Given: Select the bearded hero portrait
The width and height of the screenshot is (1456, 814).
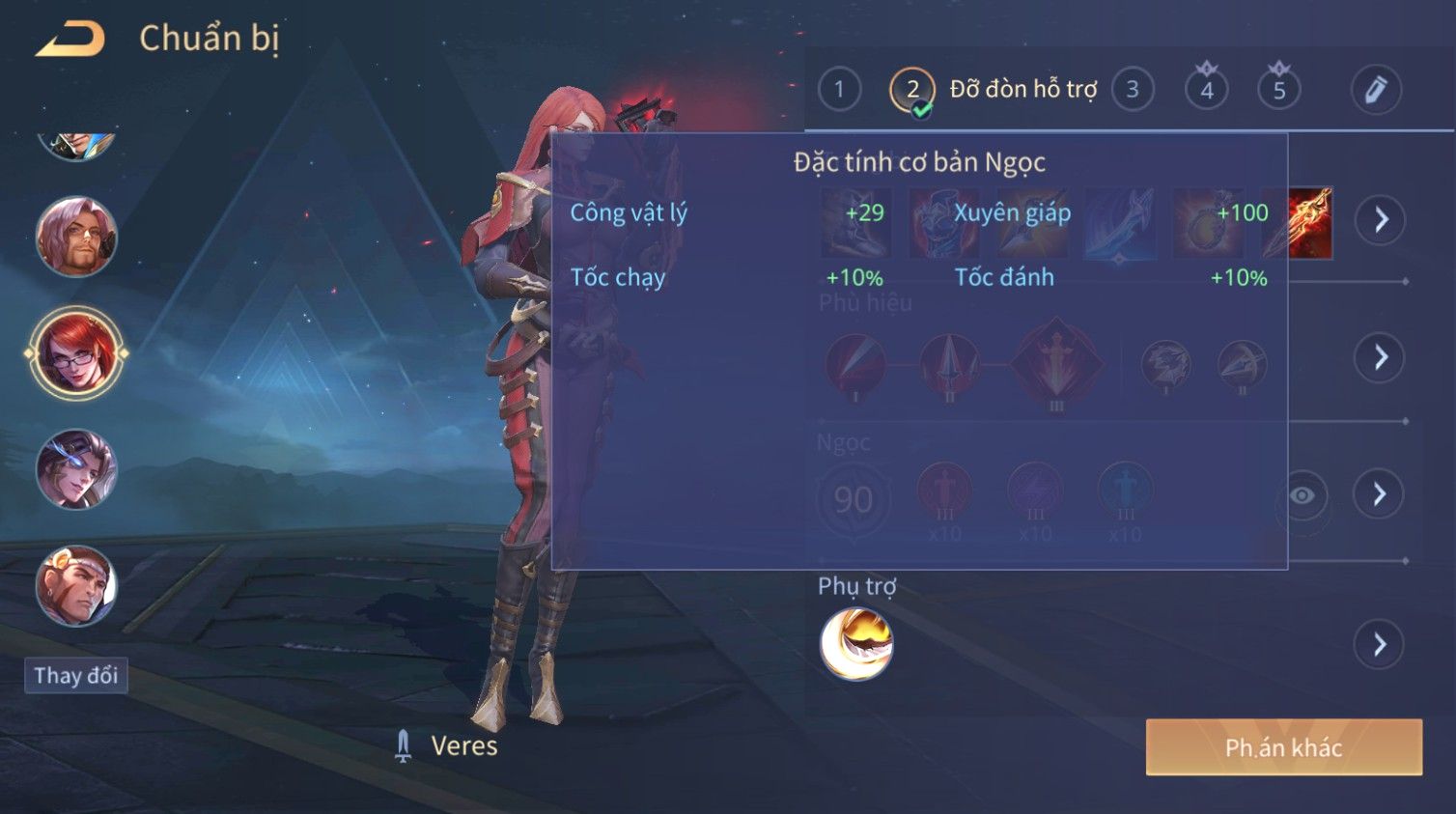Looking at the screenshot, I should pos(76,237).
